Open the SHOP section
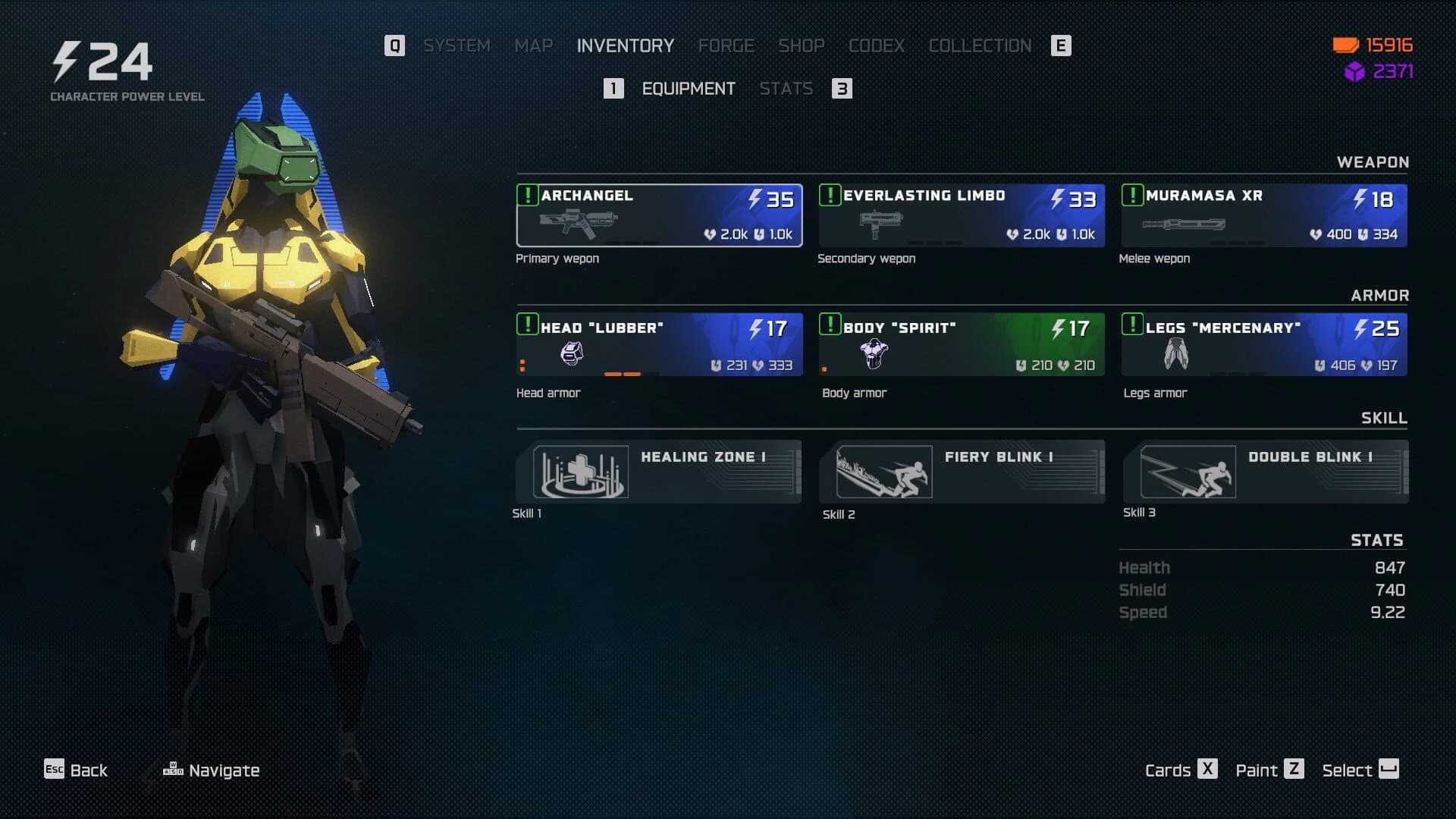 [x=802, y=45]
